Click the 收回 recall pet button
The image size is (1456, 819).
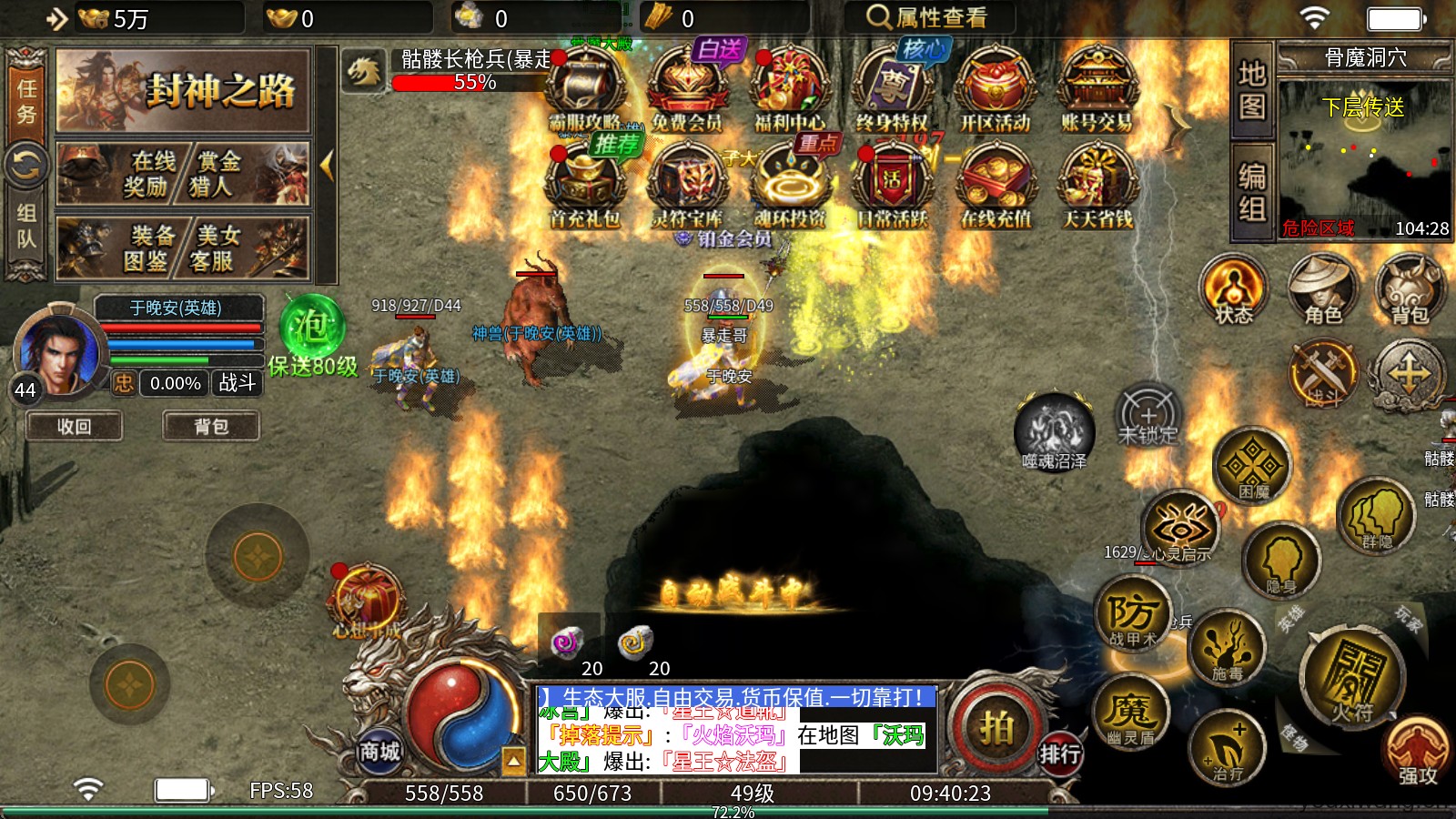74,426
